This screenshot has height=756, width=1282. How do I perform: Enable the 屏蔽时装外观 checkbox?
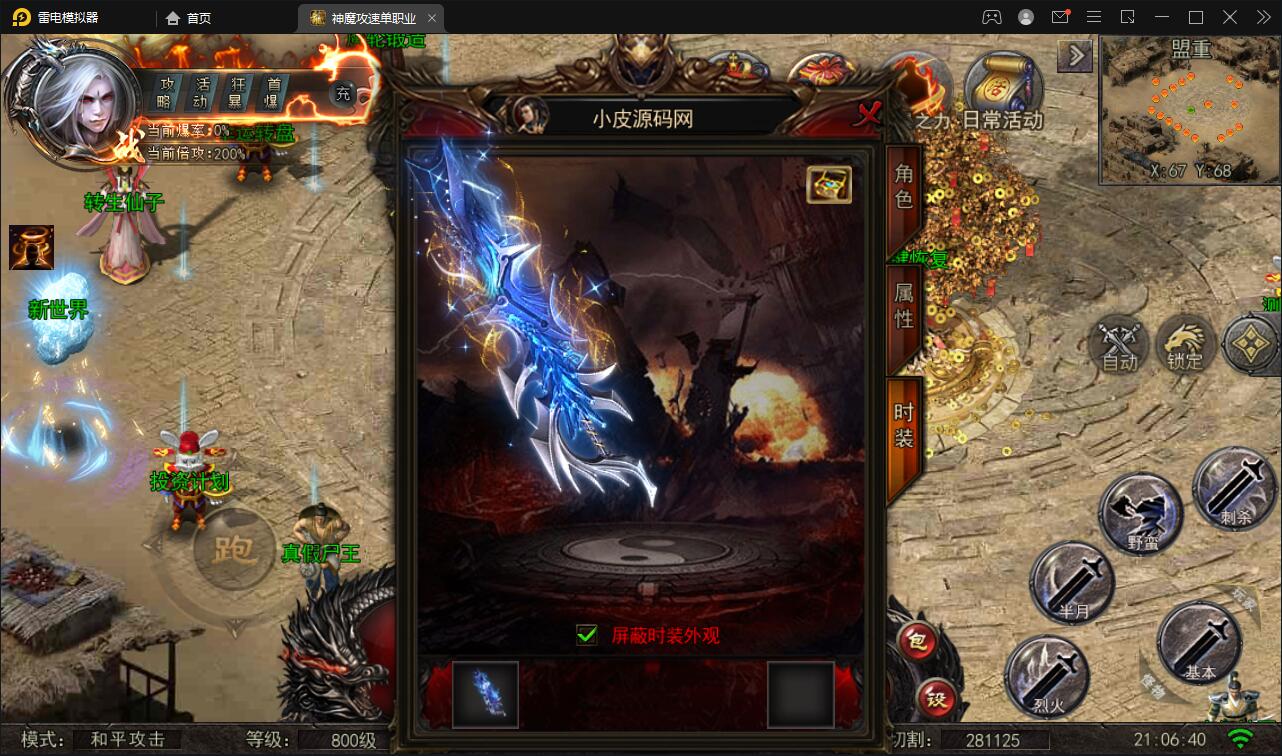(587, 634)
